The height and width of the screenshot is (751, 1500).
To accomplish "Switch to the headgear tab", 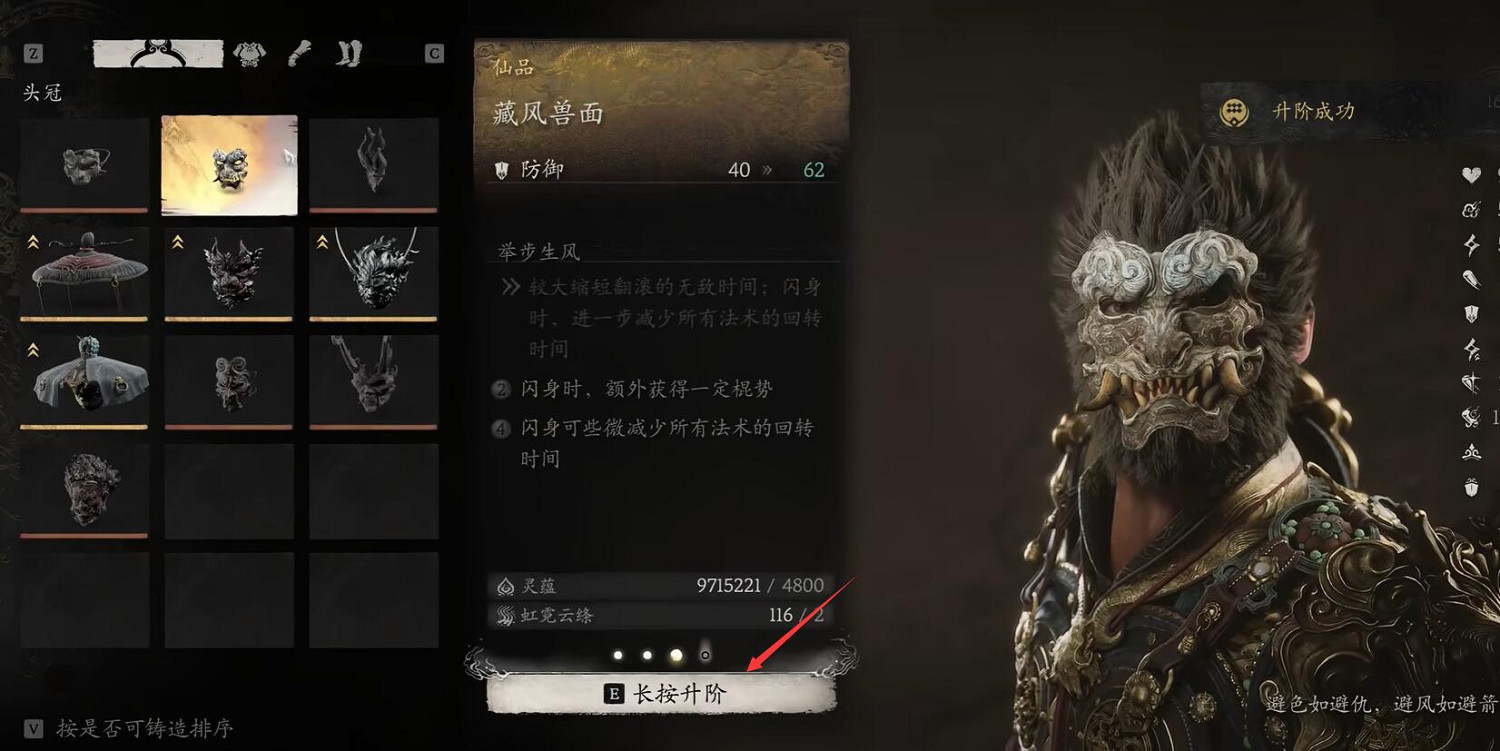I will 155,51.
